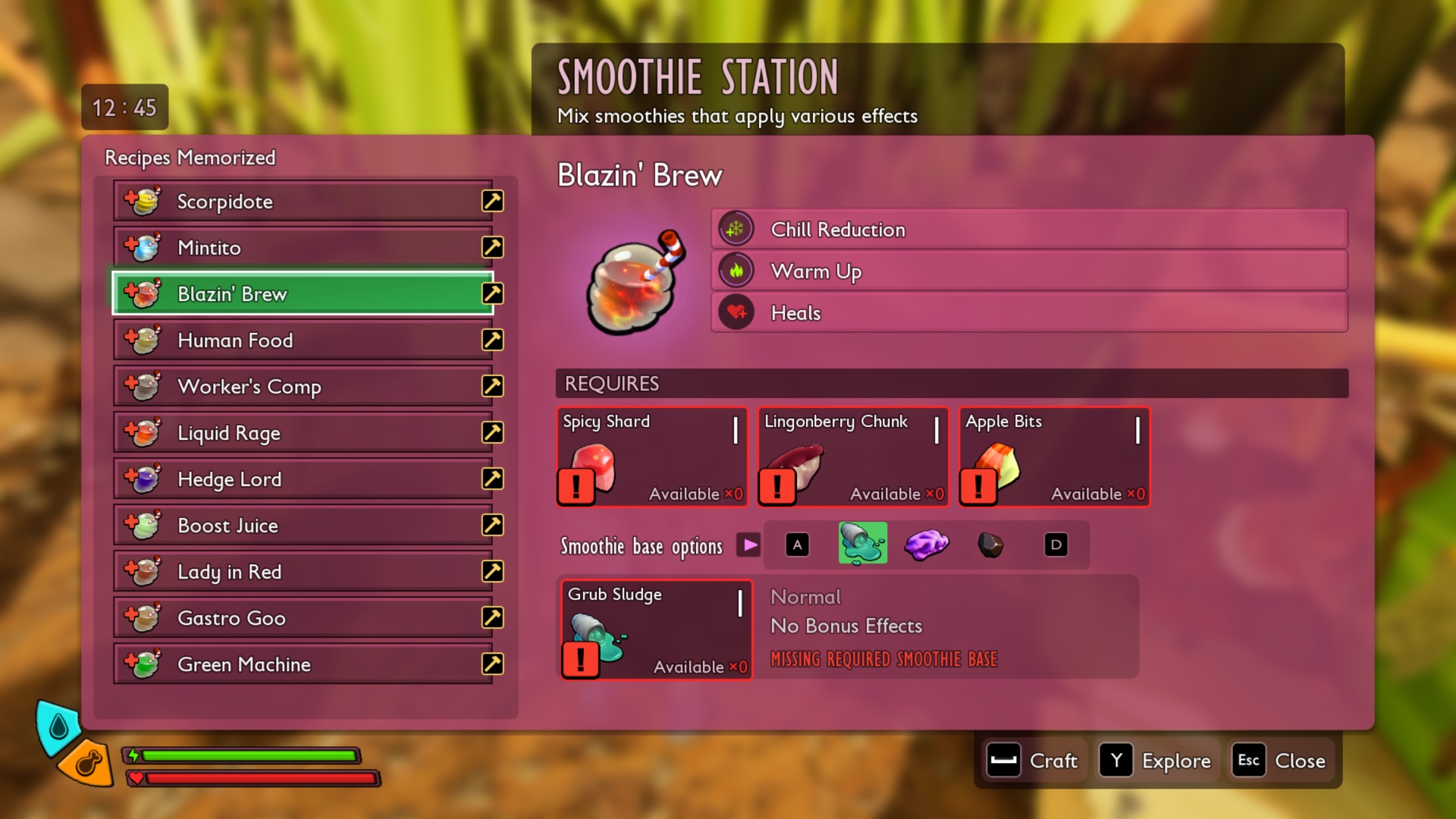Choose the Mintito recipe
The width and height of the screenshot is (1456, 819).
[x=303, y=248]
